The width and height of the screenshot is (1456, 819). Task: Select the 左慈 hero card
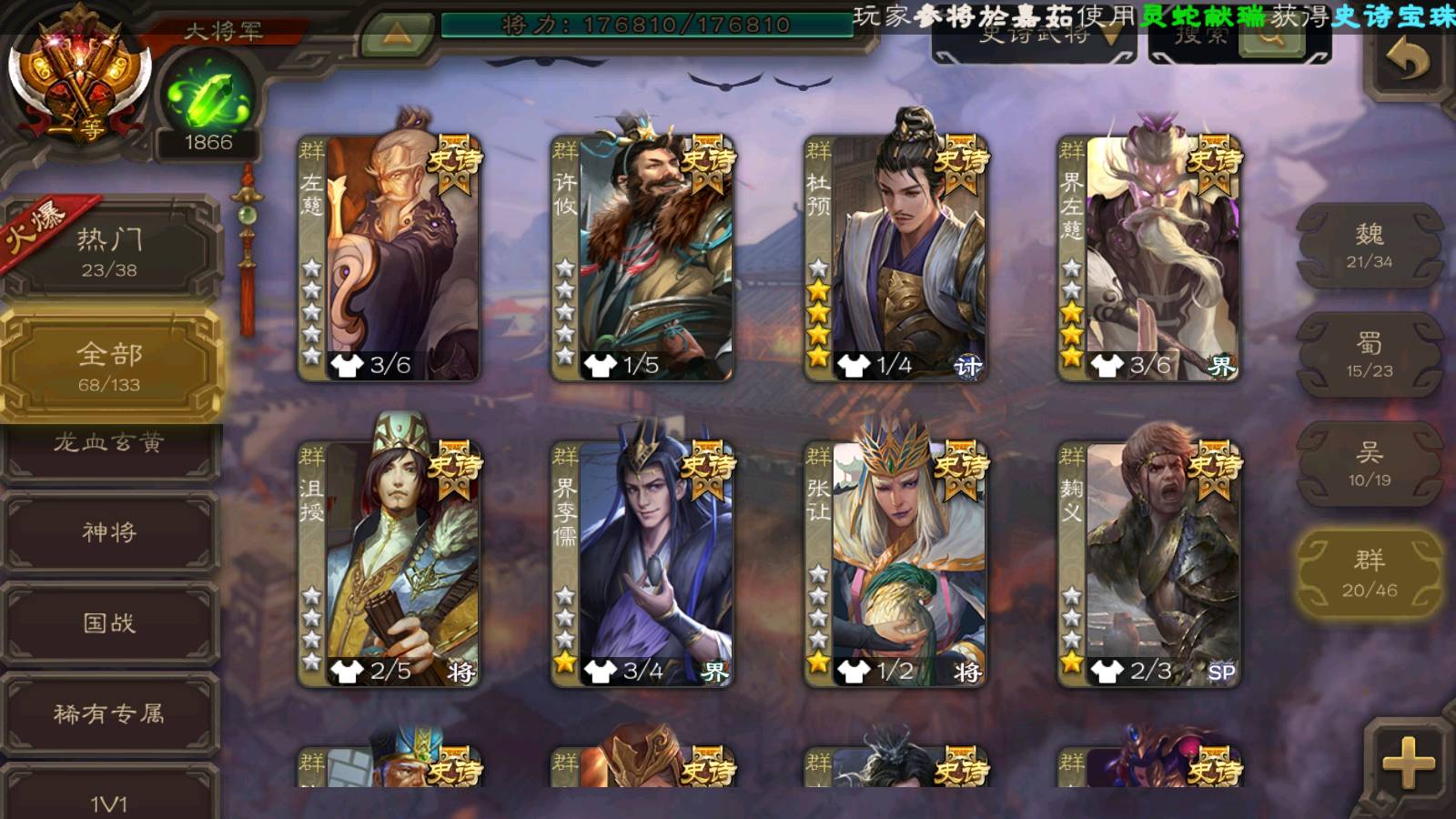coord(389,258)
